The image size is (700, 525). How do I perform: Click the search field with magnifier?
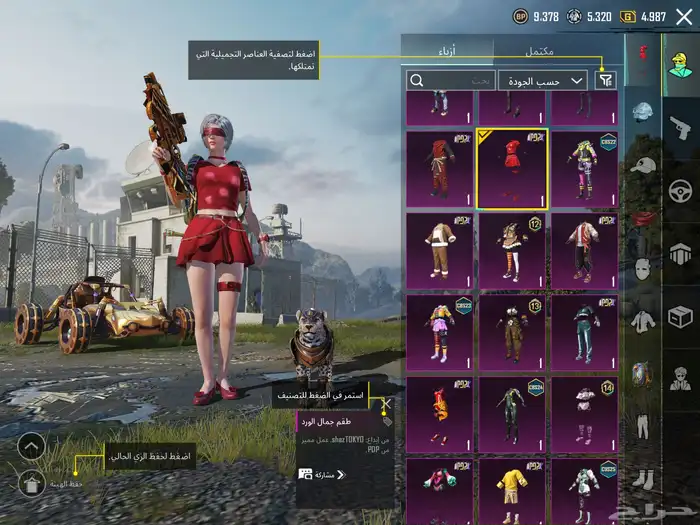(450, 80)
